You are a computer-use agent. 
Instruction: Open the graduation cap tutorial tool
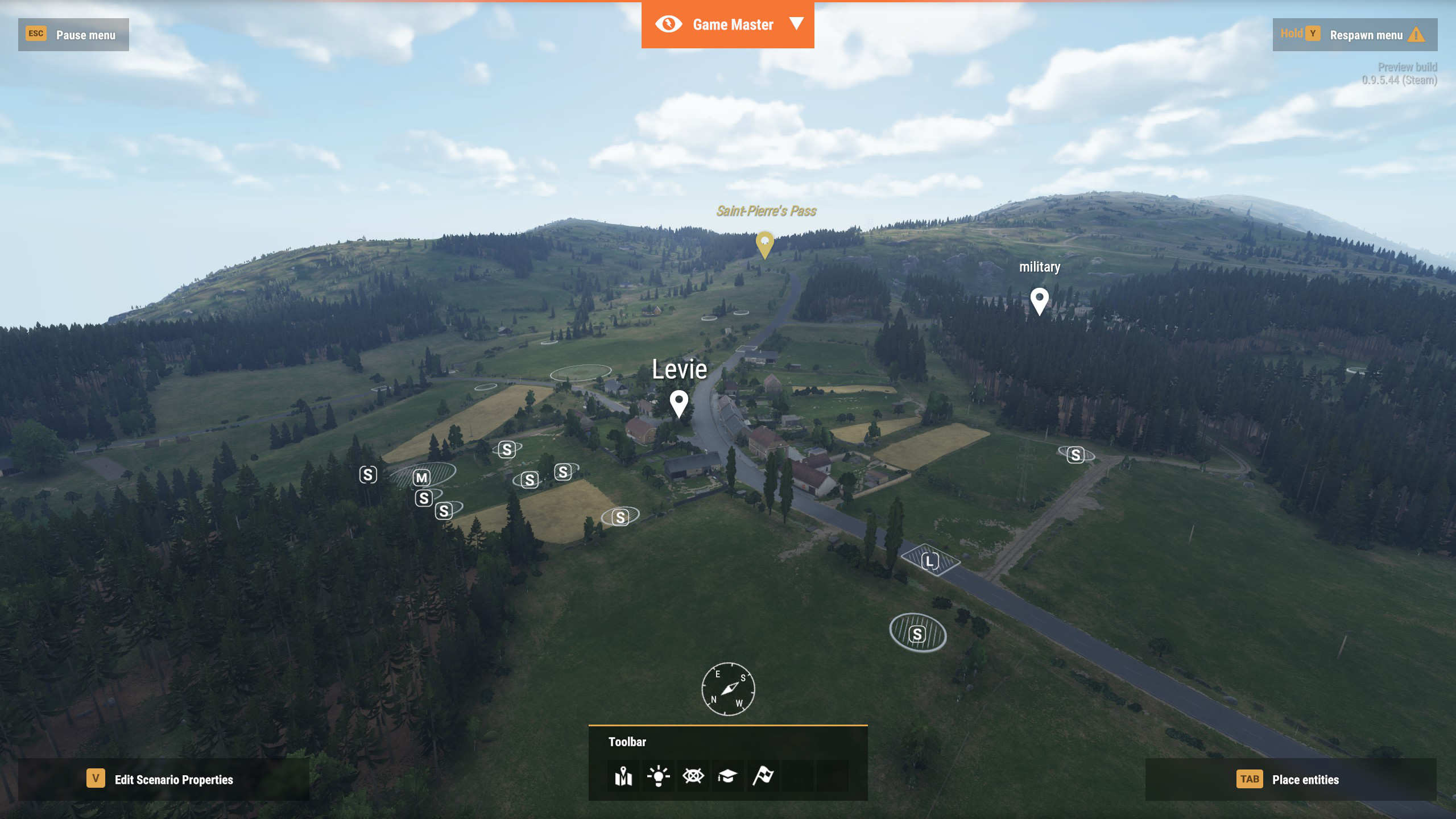[x=727, y=776]
